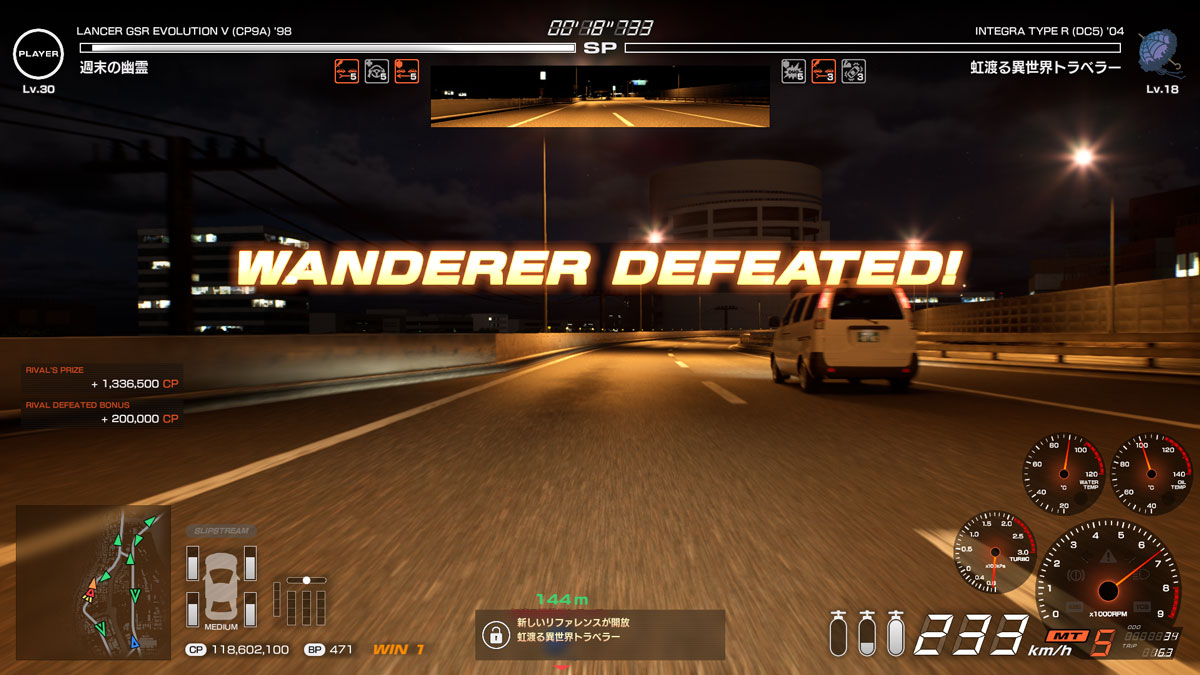The width and height of the screenshot is (1200, 675).
Task: Click the SLIPSTREAM indicator label
Action: coord(220,531)
